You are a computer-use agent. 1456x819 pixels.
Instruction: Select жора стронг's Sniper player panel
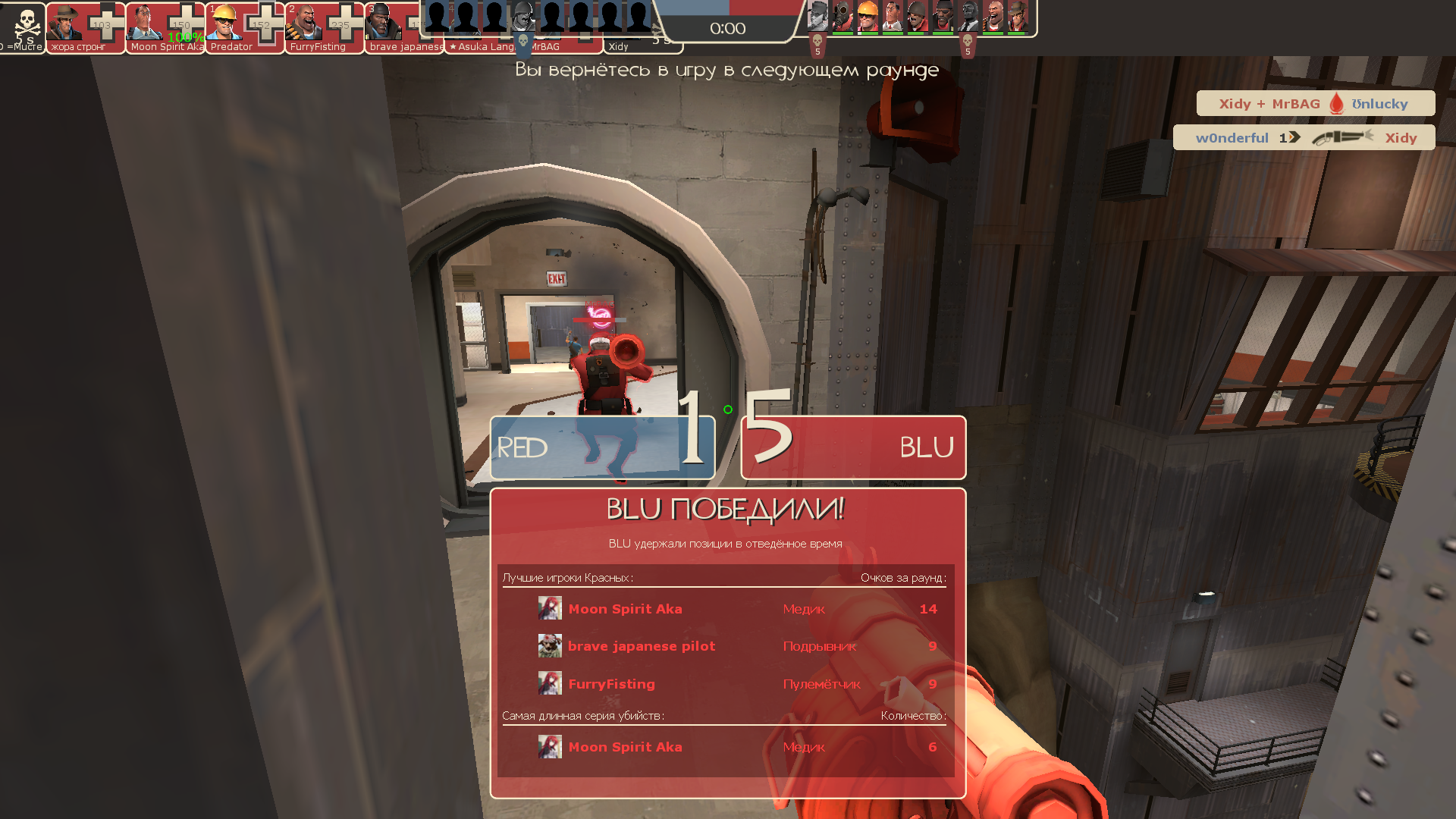(85, 27)
